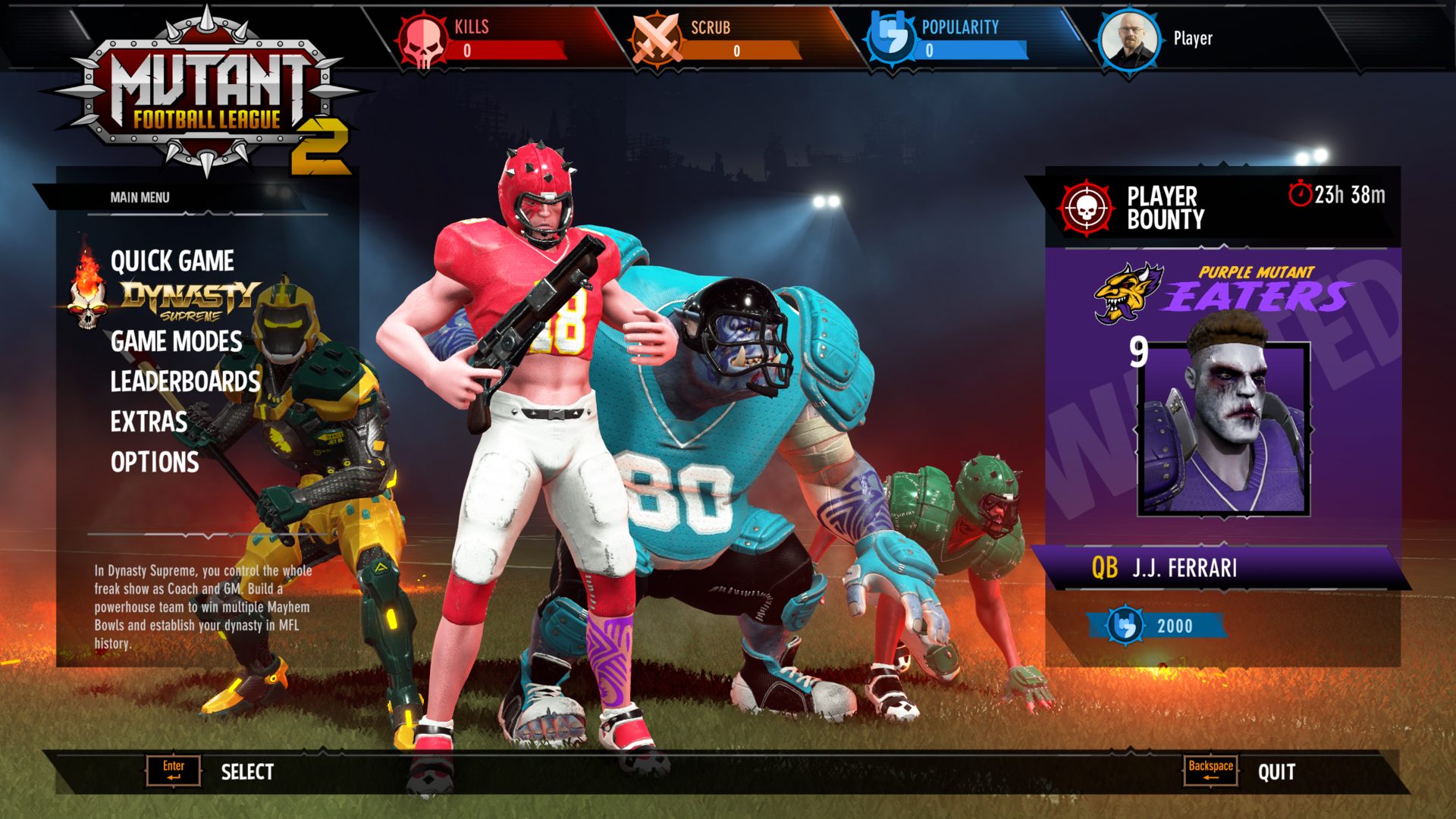The image size is (1456, 819).
Task: Go to Options
Action: pos(155,462)
